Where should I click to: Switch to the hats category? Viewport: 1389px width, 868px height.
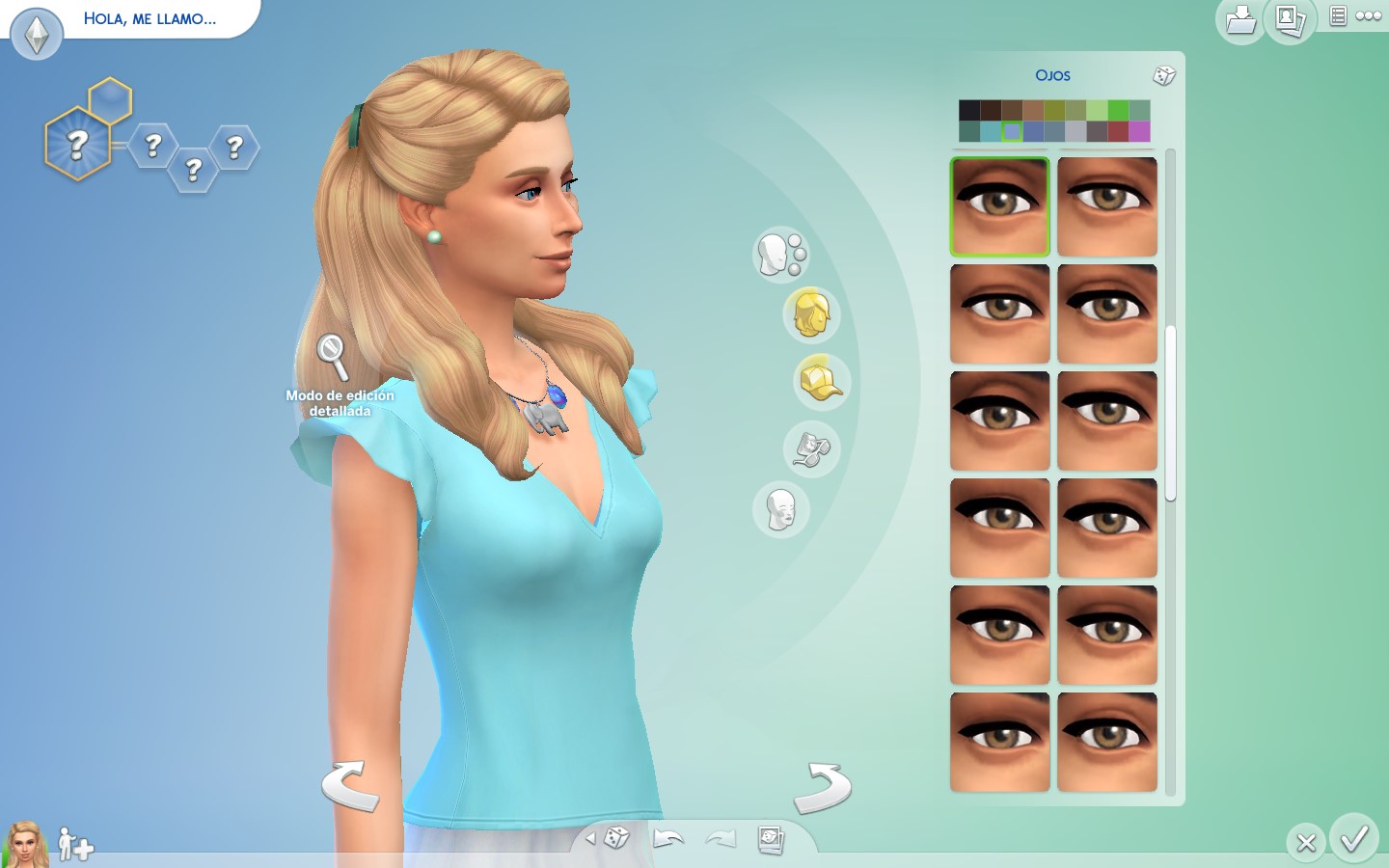point(822,382)
